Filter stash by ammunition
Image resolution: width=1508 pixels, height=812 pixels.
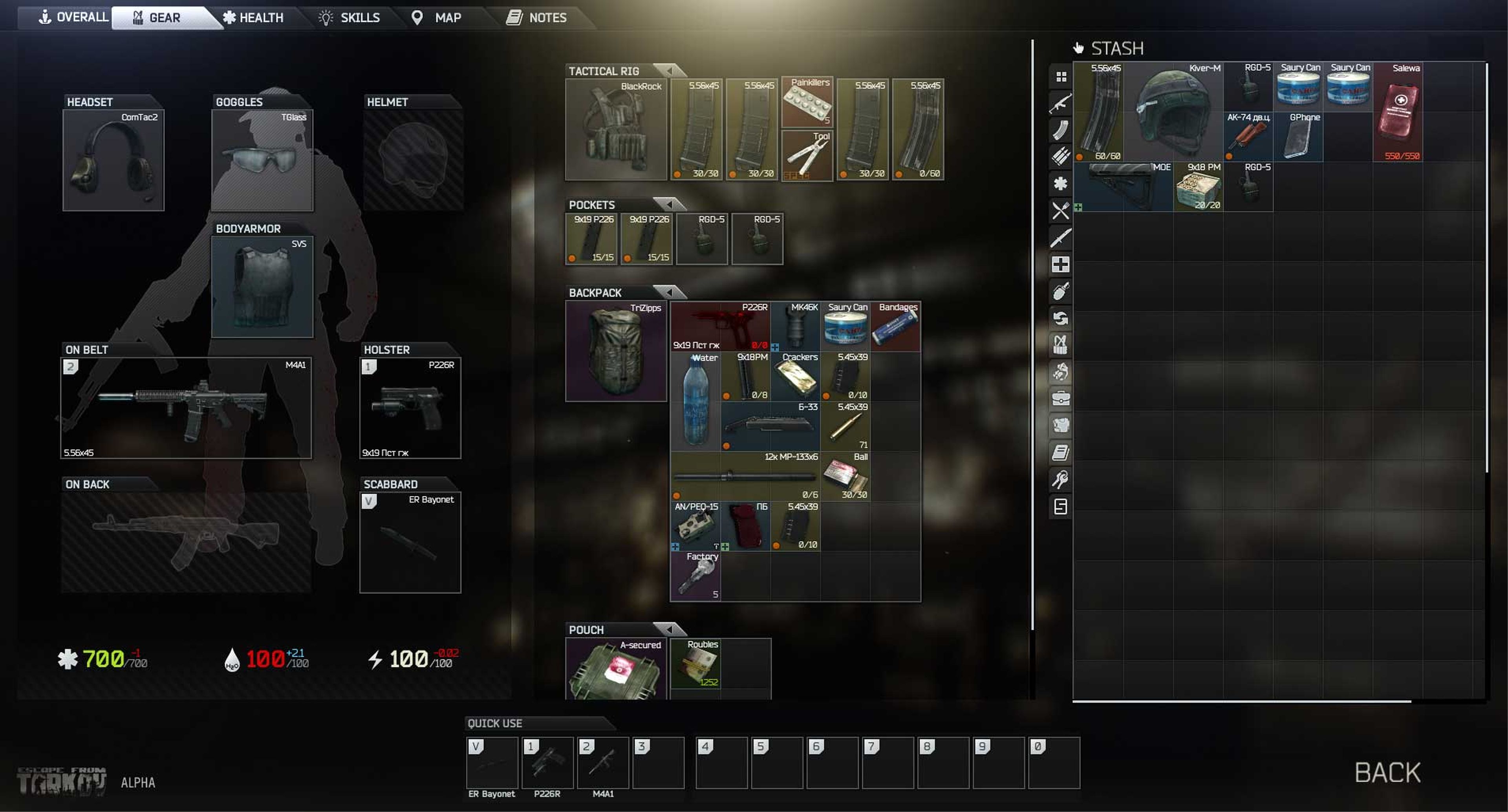point(1061,156)
